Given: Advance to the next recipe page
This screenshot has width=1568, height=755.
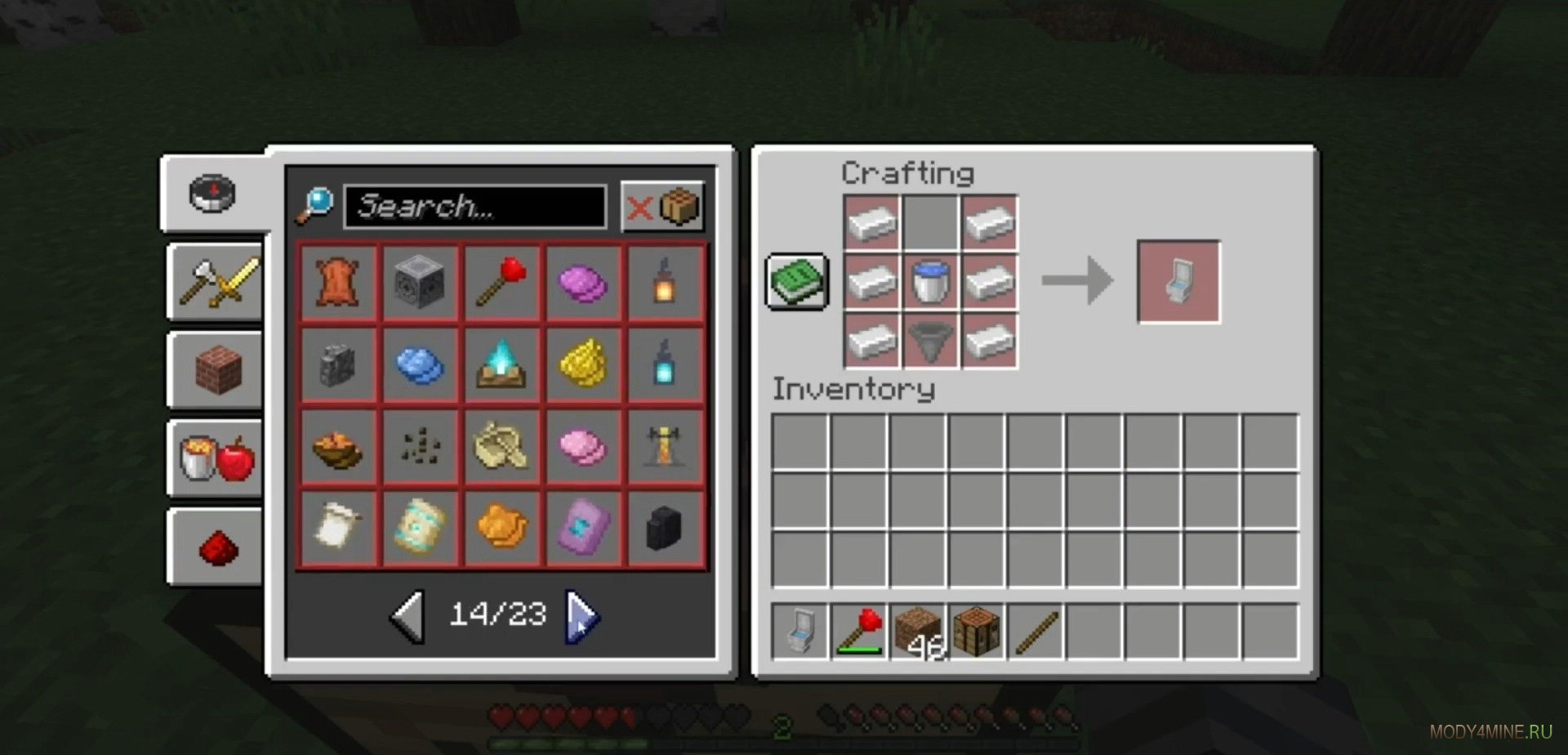Looking at the screenshot, I should tap(582, 615).
